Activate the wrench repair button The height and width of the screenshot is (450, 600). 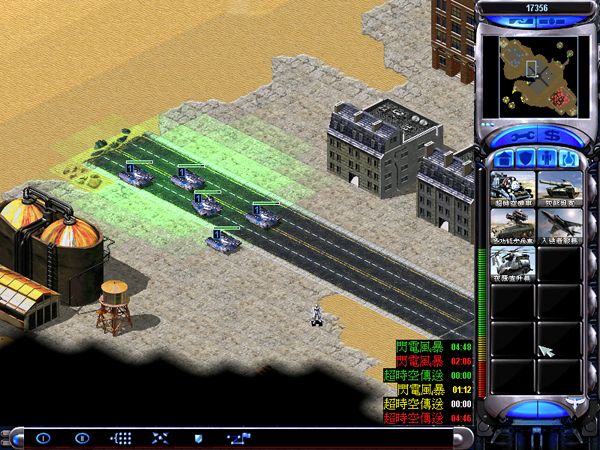tap(517, 133)
